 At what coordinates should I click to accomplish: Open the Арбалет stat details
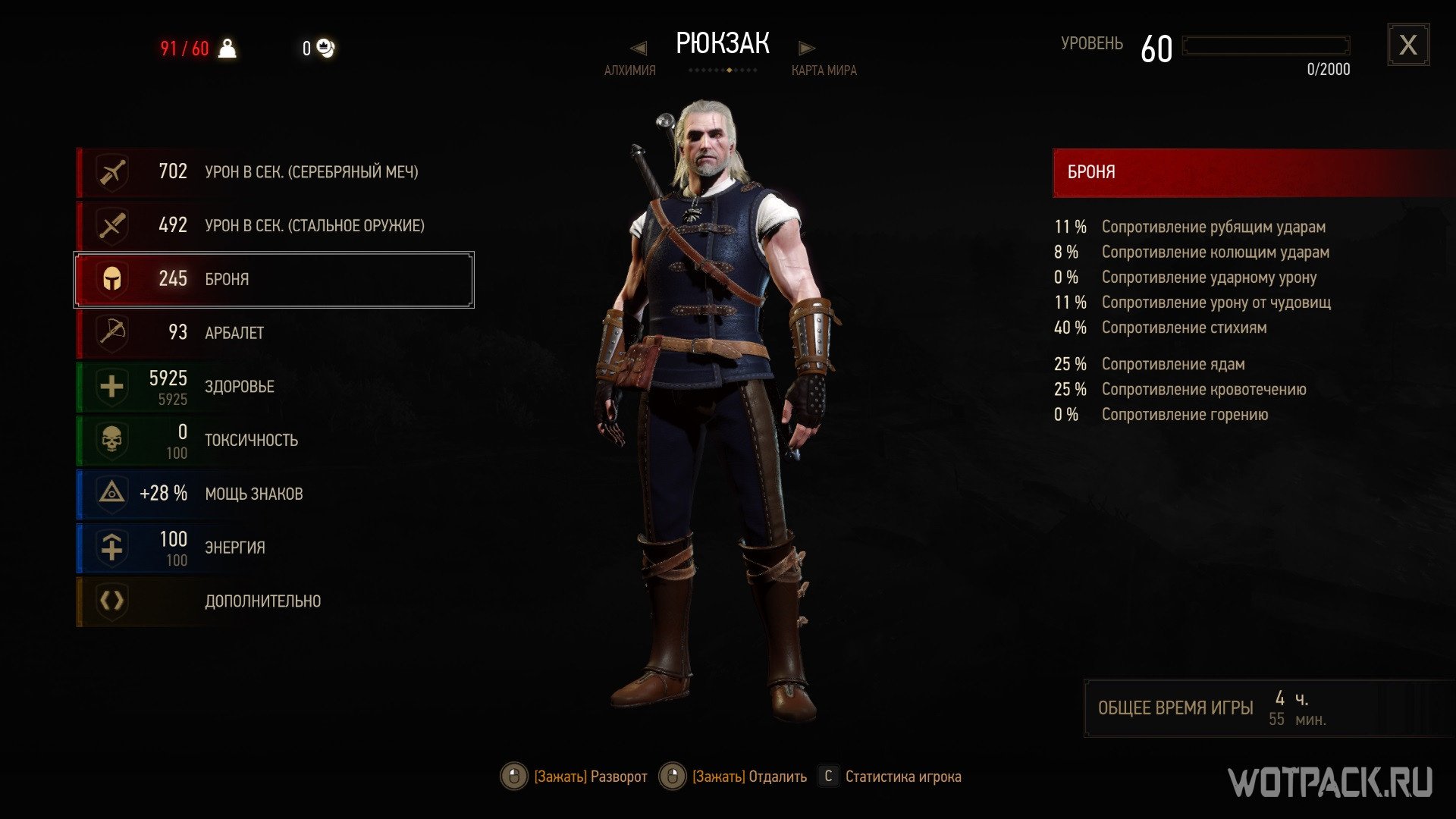coord(273,333)
